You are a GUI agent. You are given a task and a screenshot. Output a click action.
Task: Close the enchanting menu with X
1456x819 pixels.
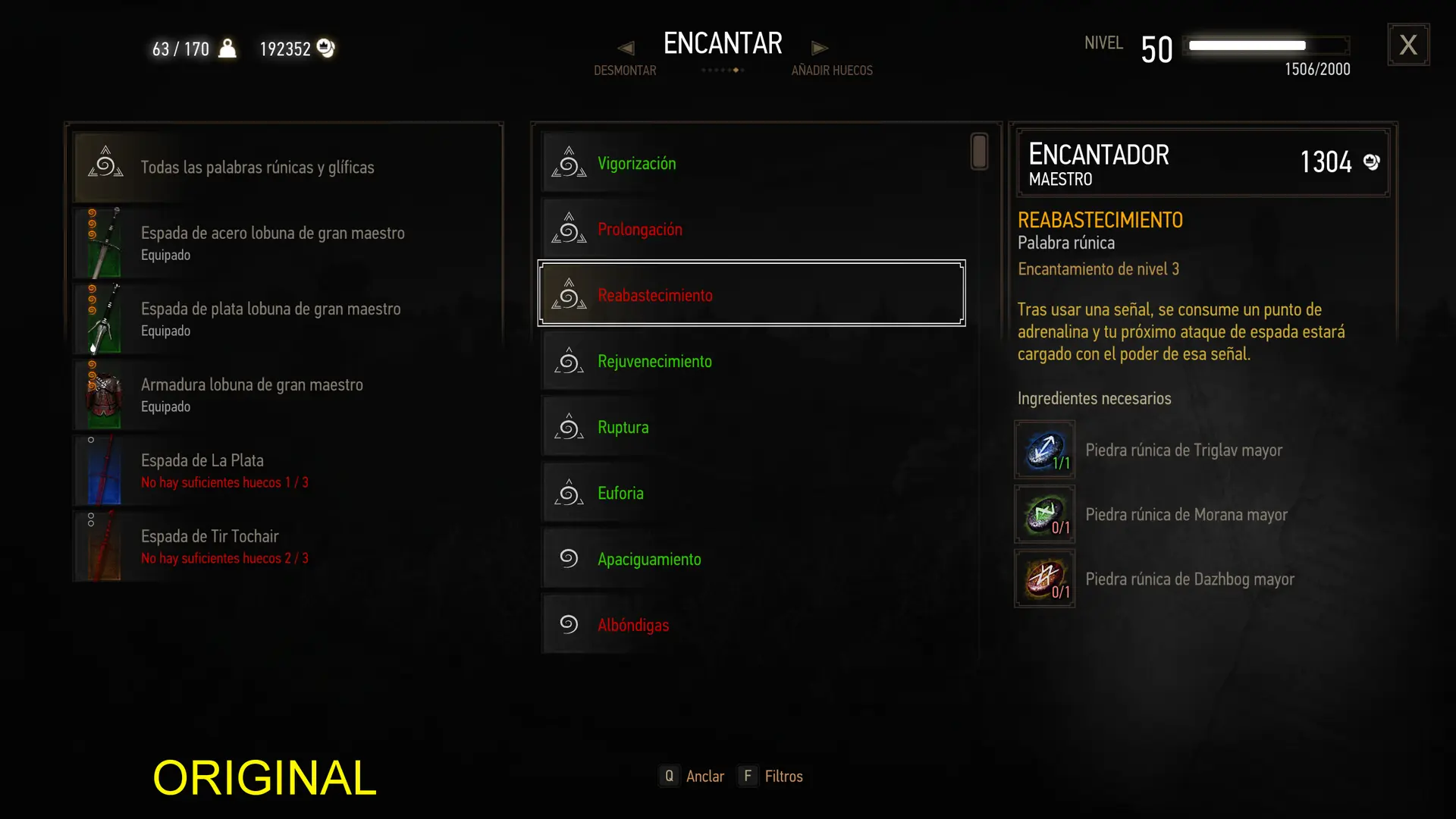click(1408, 45)
